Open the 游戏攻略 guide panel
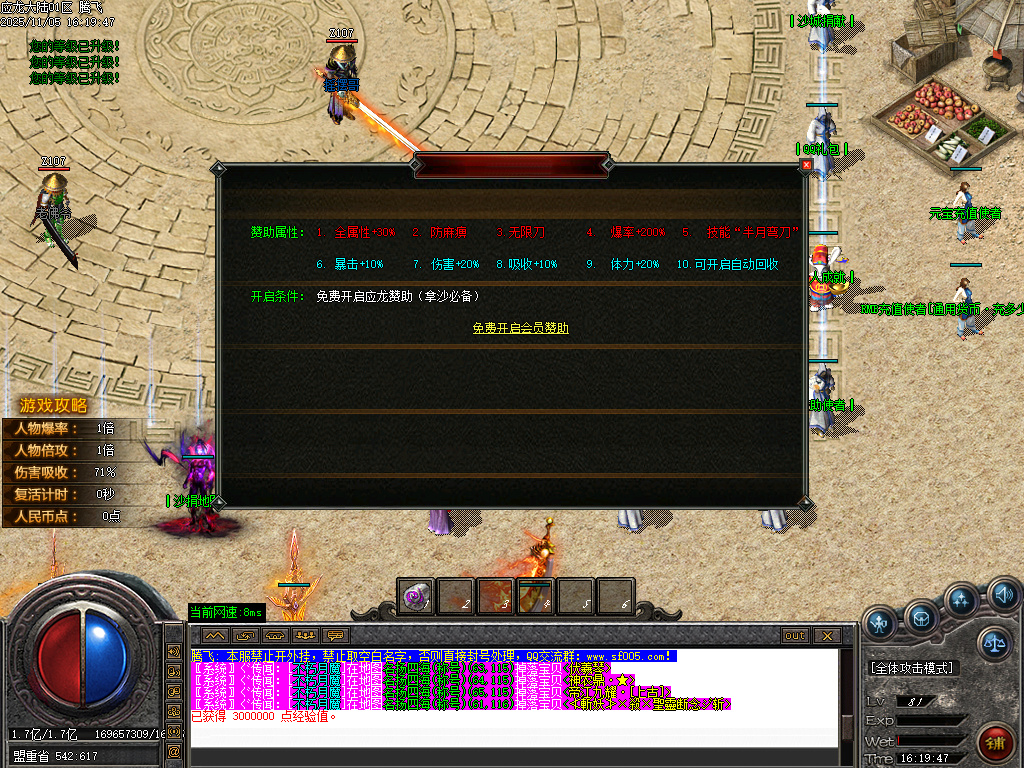 click(52, 405)
